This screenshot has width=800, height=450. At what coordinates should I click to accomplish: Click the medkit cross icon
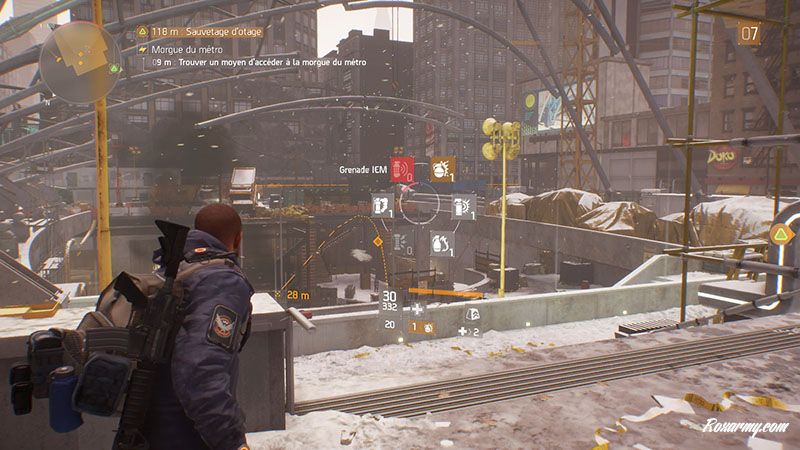pyautogui.click(x=417, y=310)
